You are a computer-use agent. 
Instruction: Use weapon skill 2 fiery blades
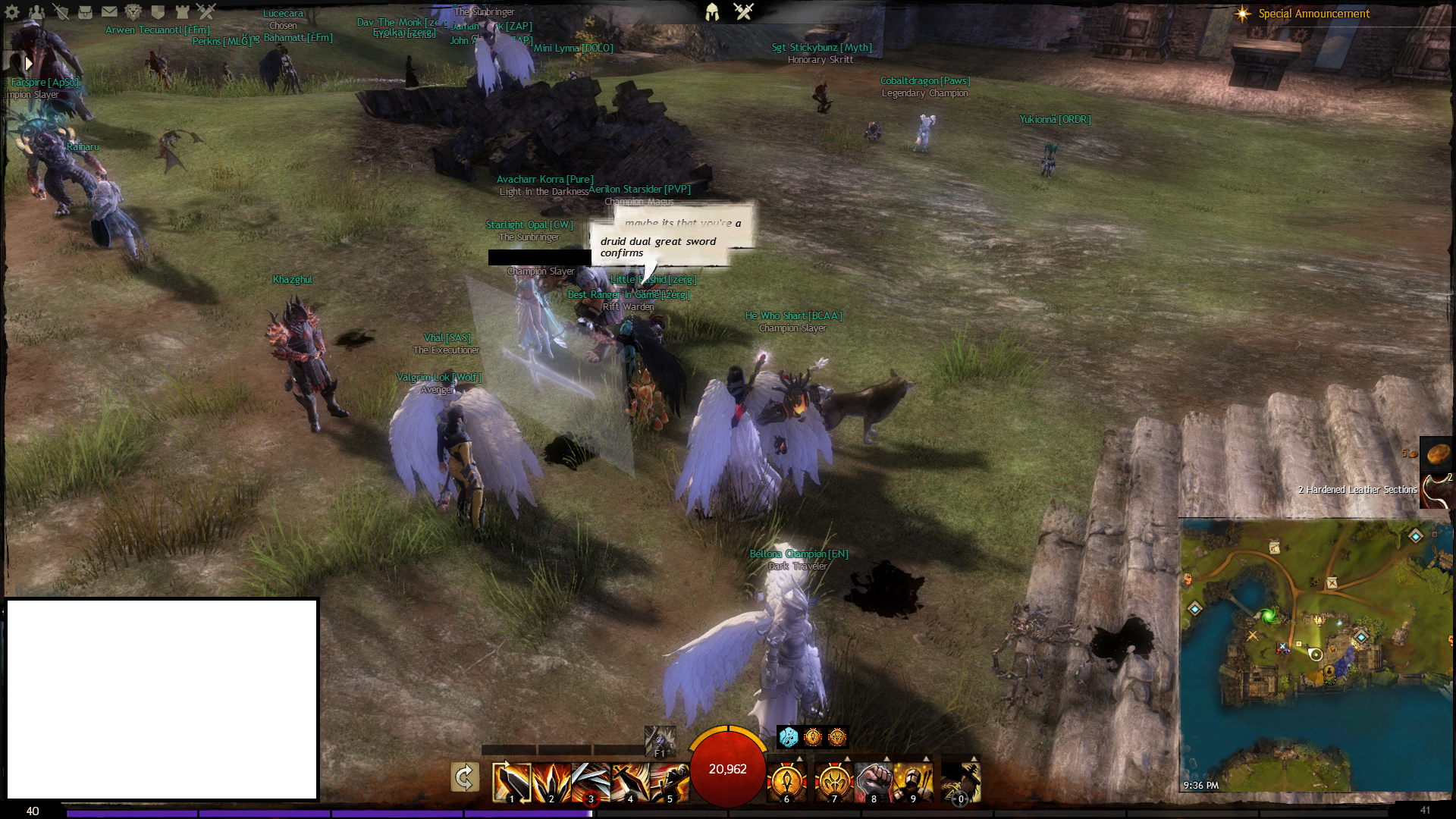pos(551,782)
